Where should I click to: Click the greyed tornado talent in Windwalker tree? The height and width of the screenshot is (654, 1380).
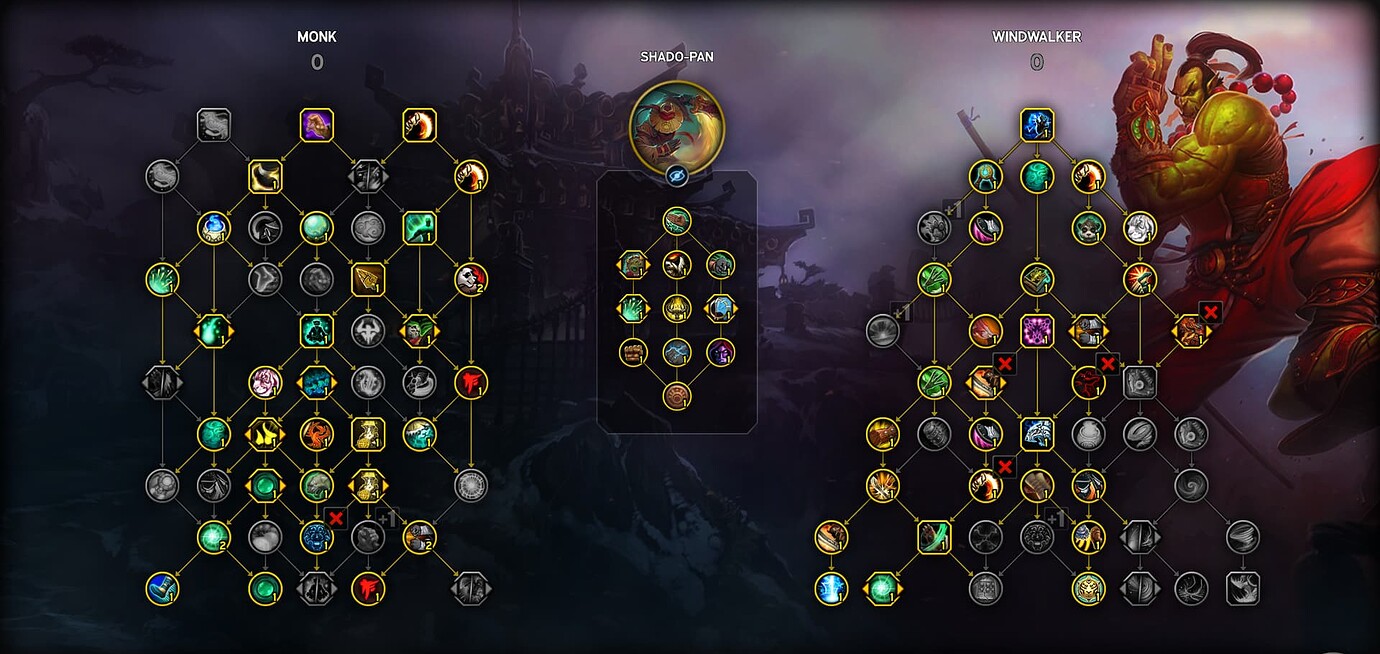click(1242, 537)
